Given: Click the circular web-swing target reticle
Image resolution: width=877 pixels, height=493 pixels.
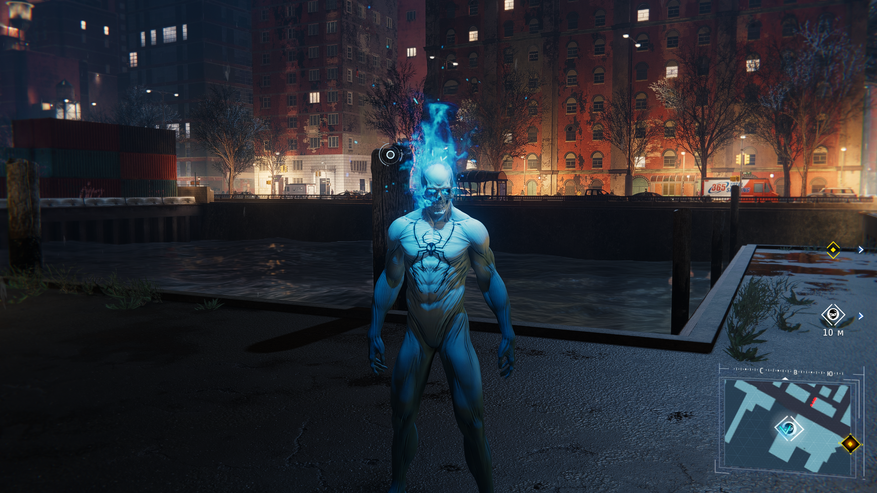Looking at the screenshot, I should (x=389, y=155).
